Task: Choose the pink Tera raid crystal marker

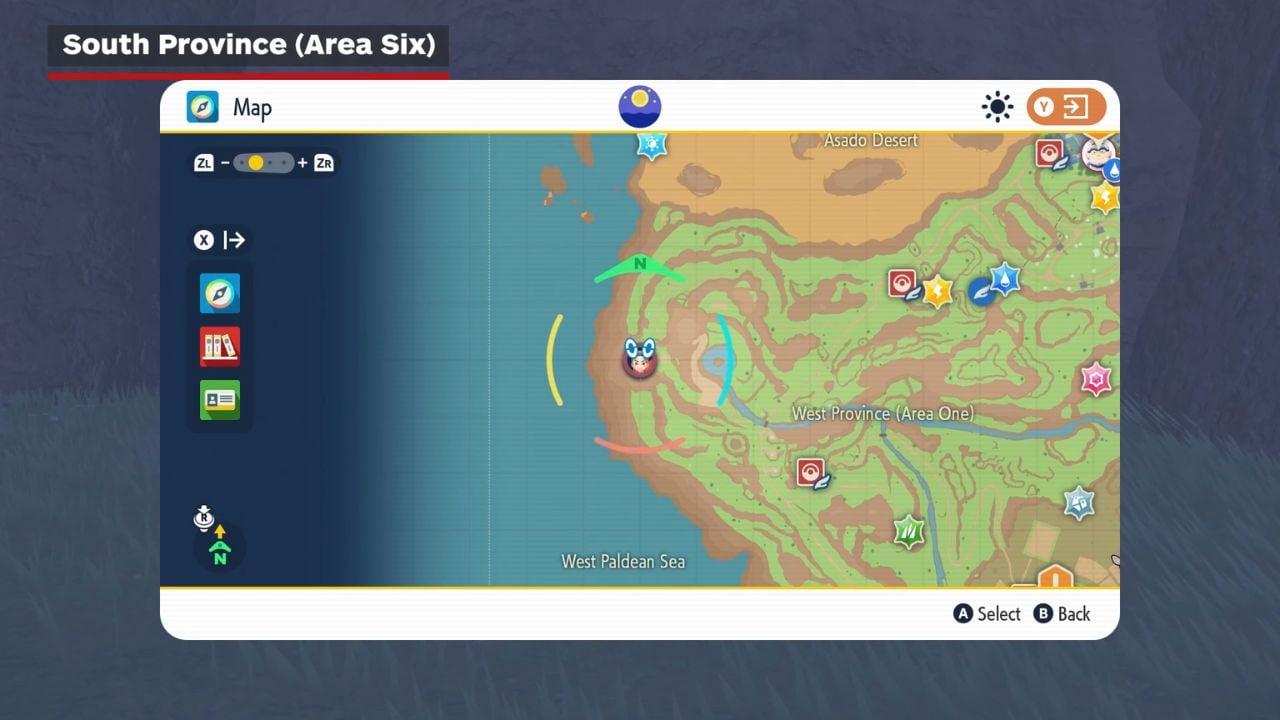Action: [x=1096, y=379]
